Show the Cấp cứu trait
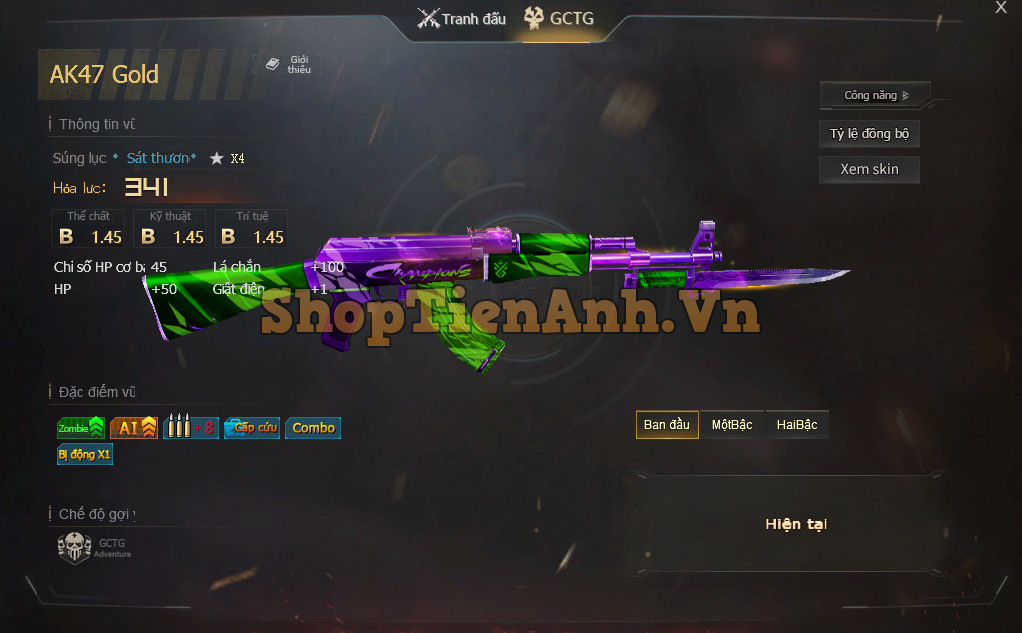The image size is (1022, 633). (252, 428)
